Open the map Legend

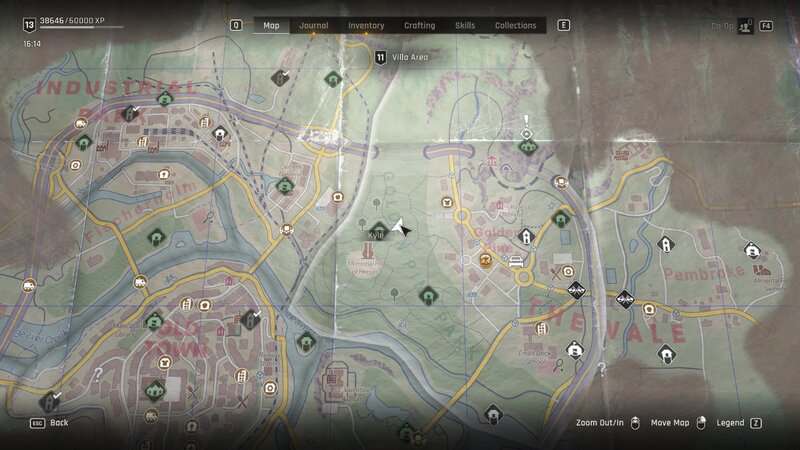730,423
